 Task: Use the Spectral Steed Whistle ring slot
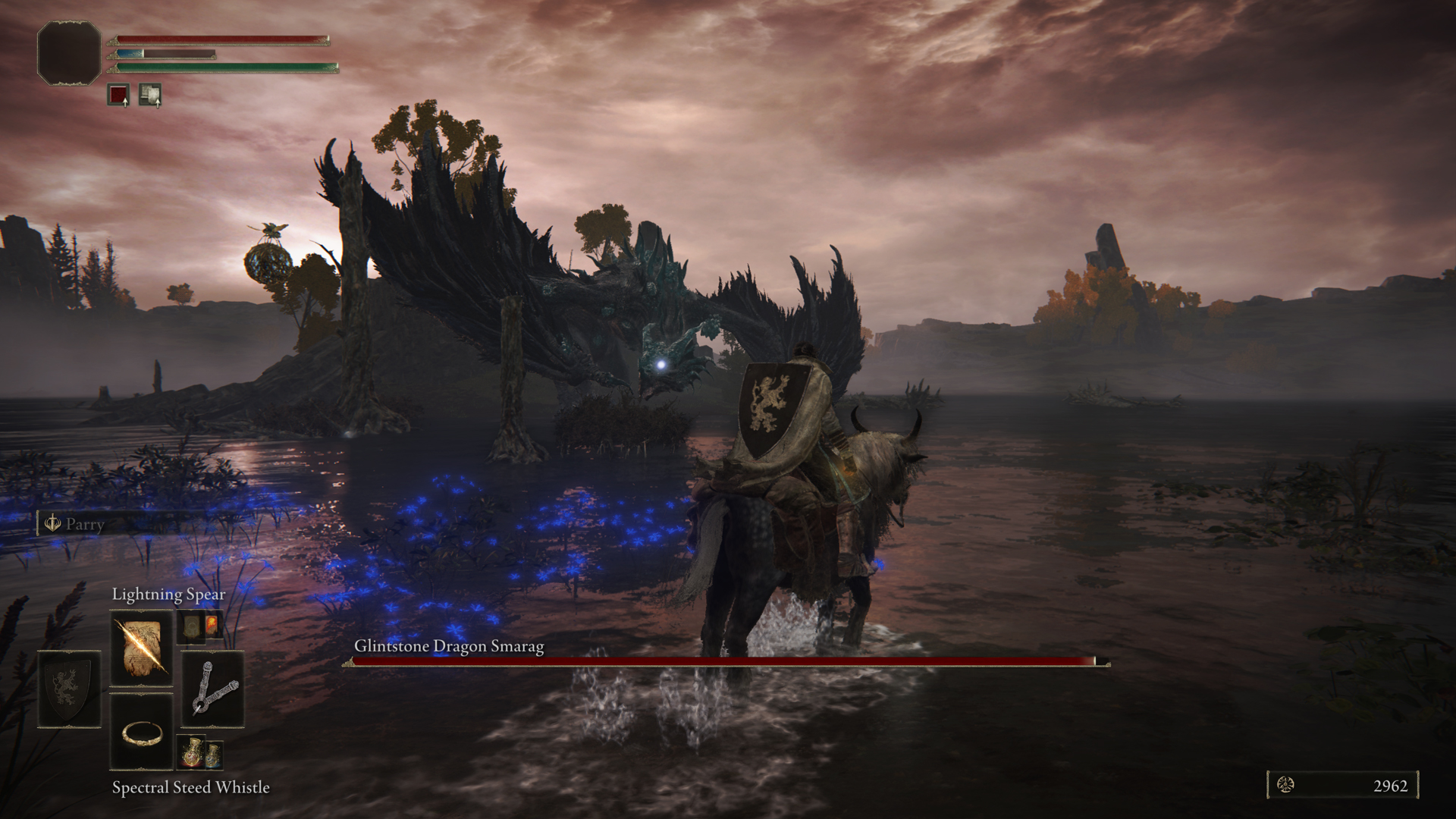(x=142, y=731)
